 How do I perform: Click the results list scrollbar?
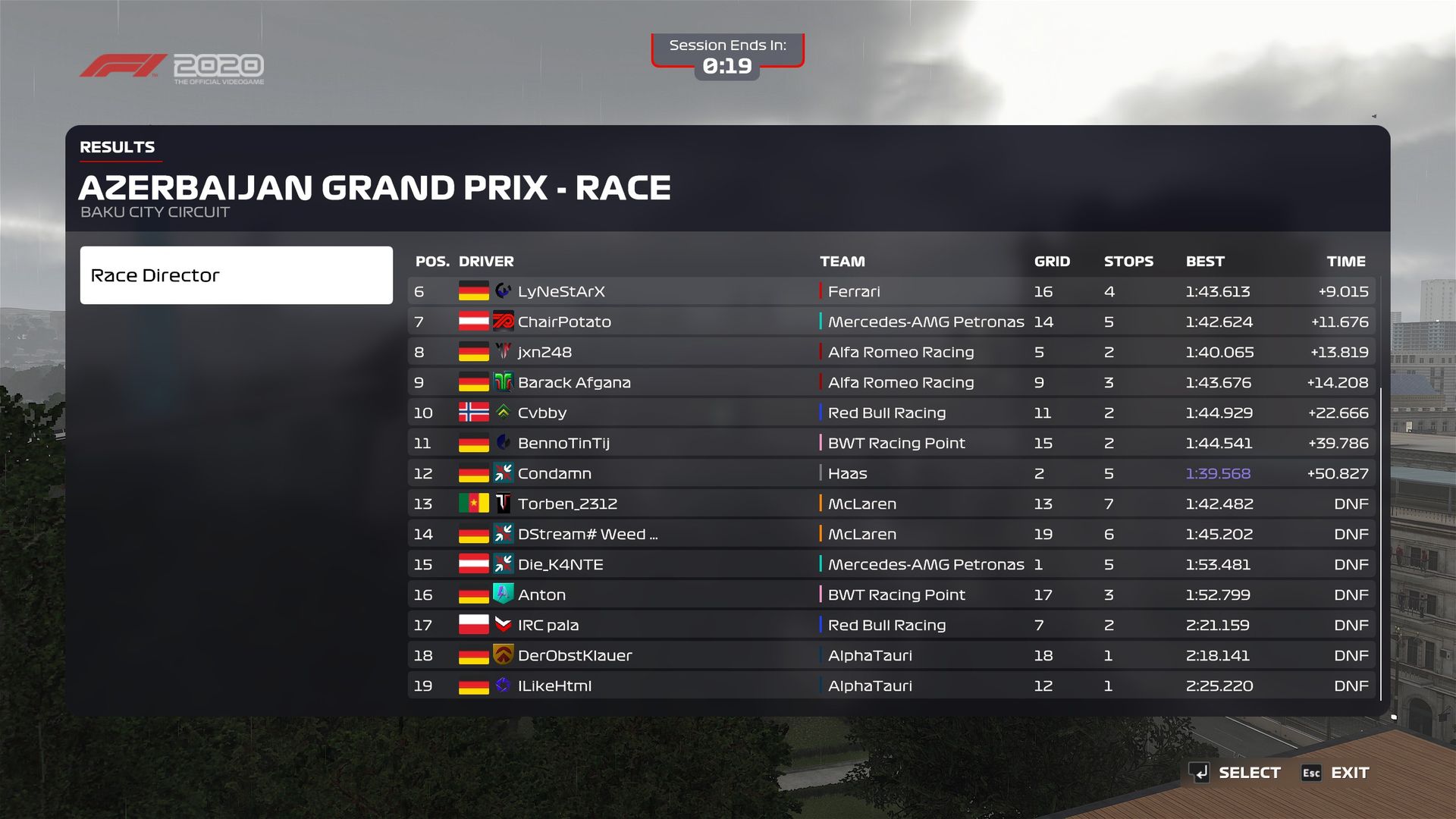[x=1381, y=543]
